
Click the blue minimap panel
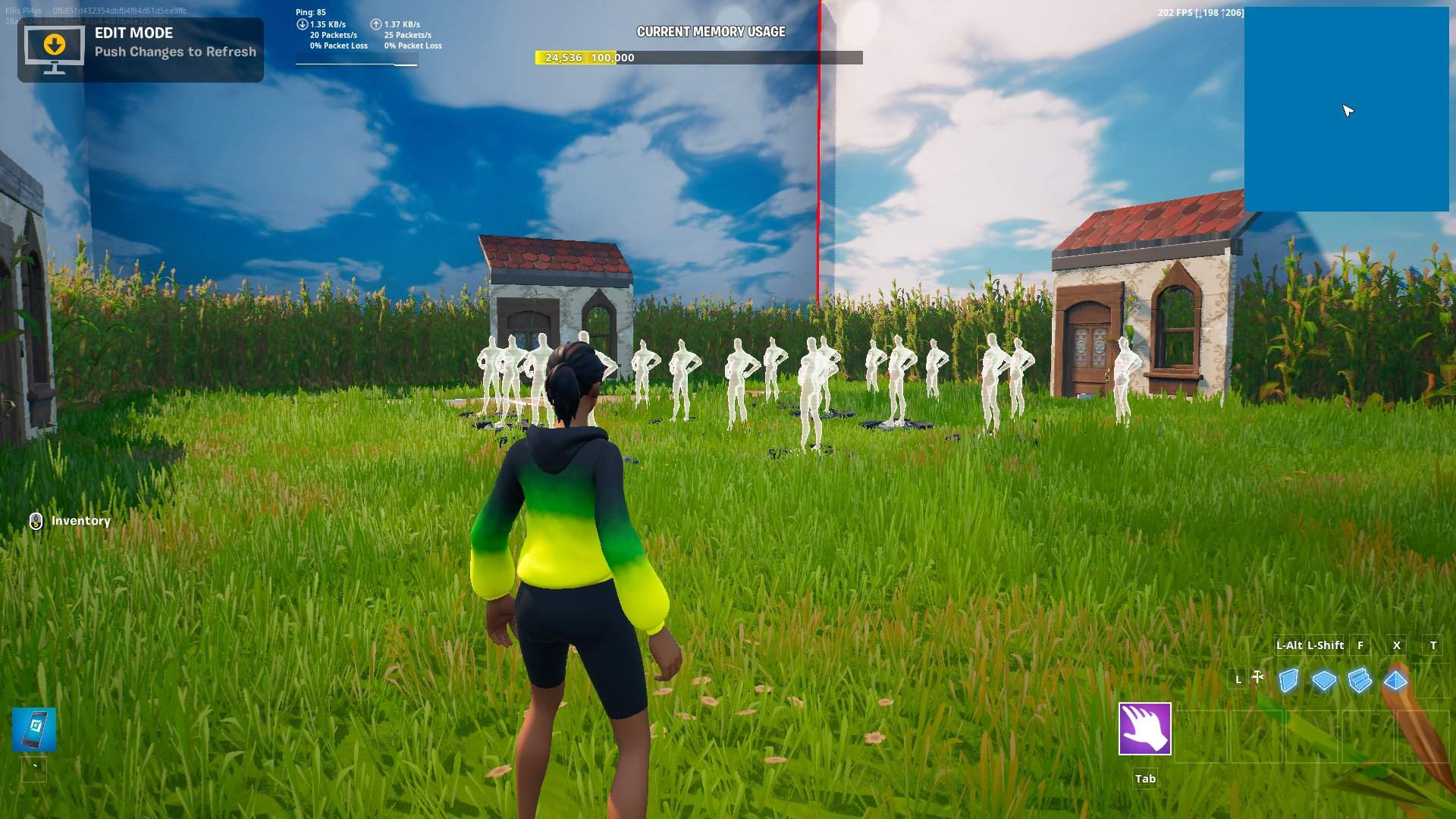coord(1346,110)
